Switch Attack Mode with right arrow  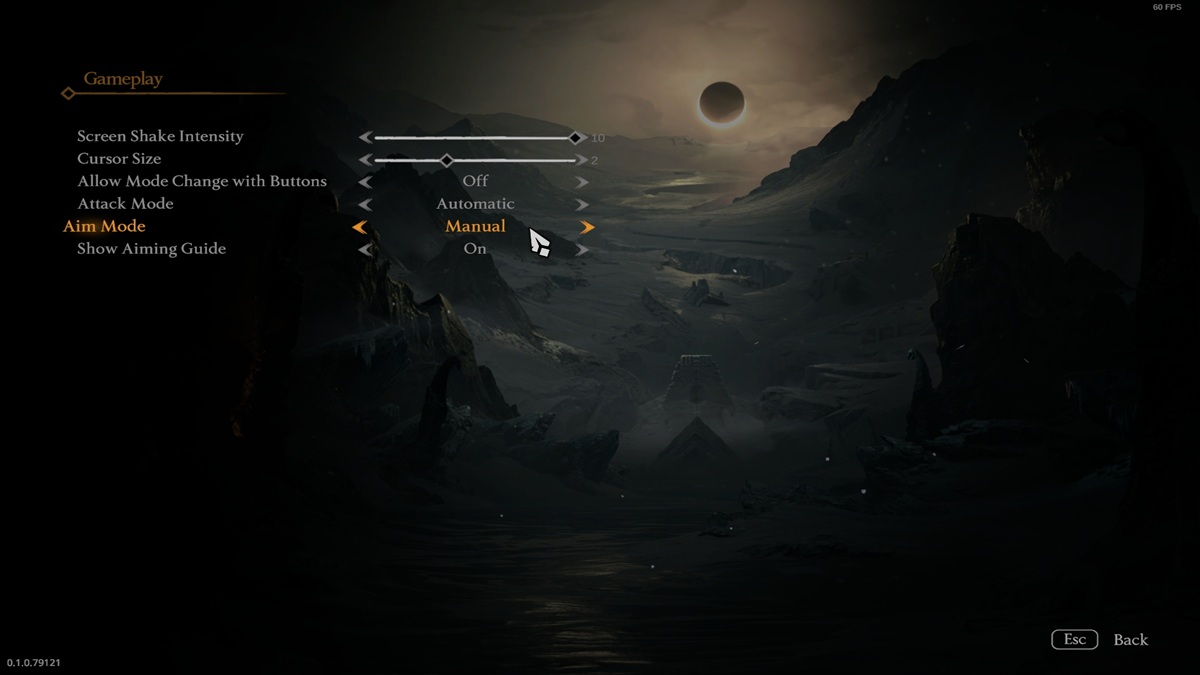582,205
